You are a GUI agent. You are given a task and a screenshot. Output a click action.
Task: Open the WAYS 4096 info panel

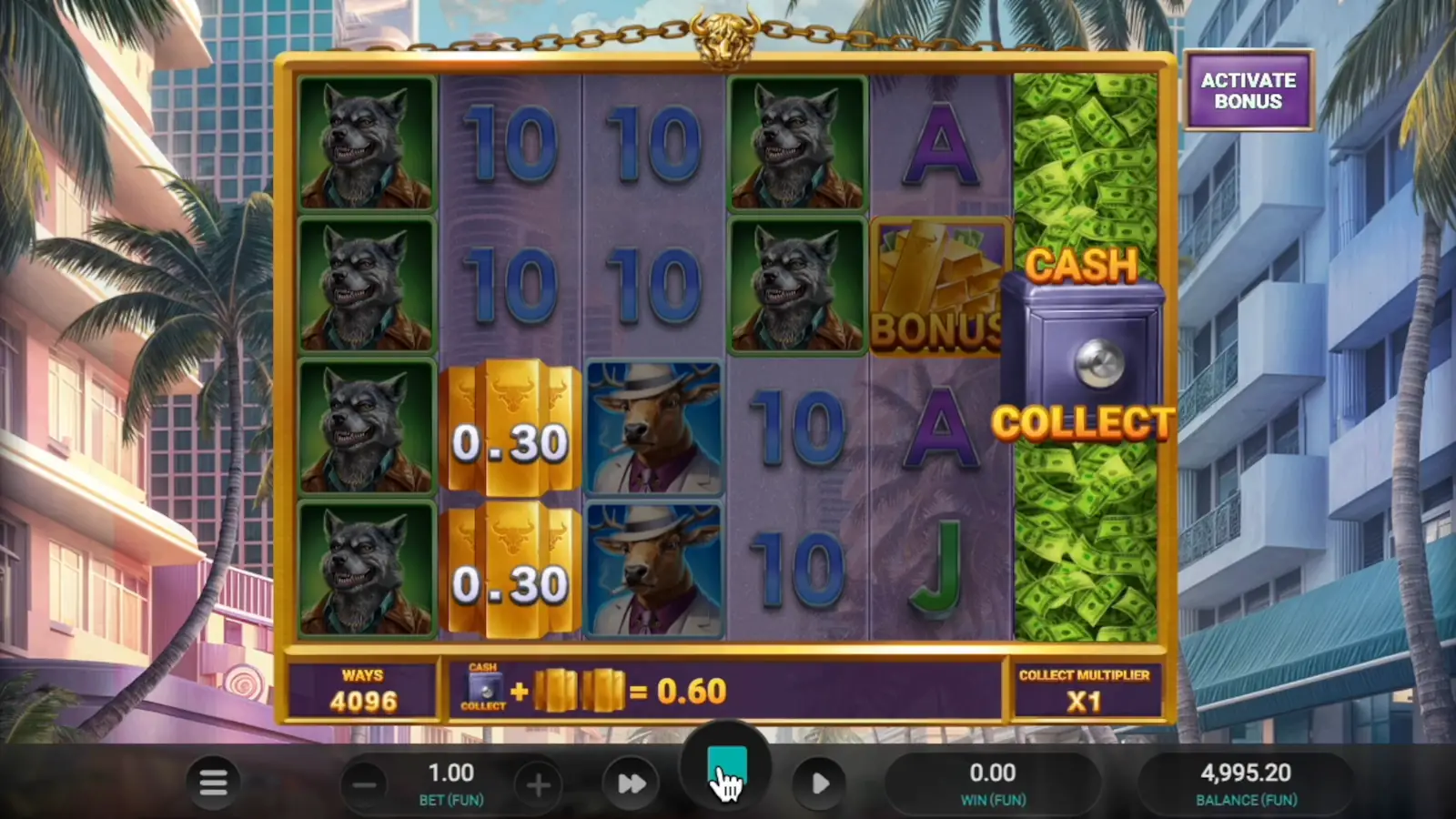(x=364, y=690)
